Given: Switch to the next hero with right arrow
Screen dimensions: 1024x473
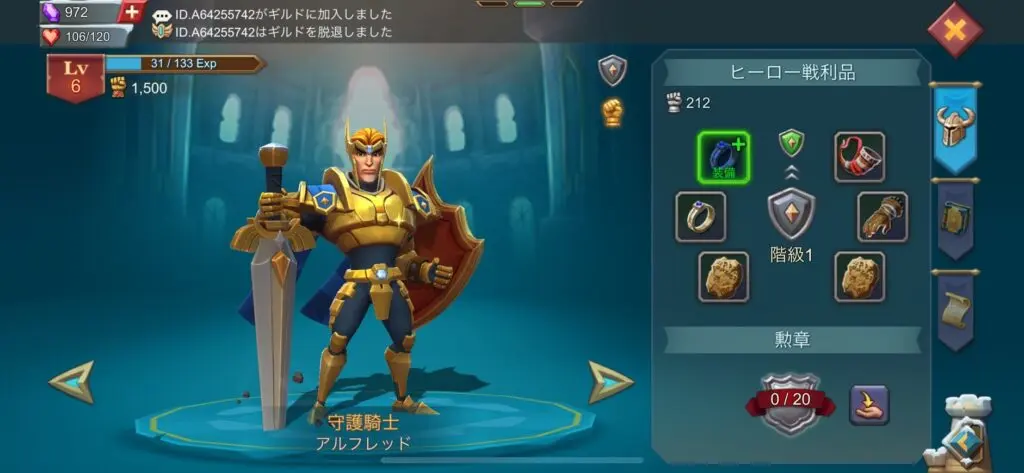Looking at the screenshot, I should point(610,382).
